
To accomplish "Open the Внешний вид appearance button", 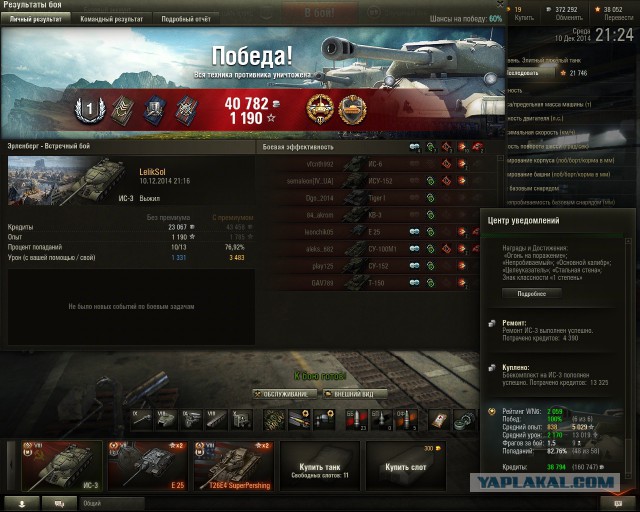I will (x=354, y=394).
